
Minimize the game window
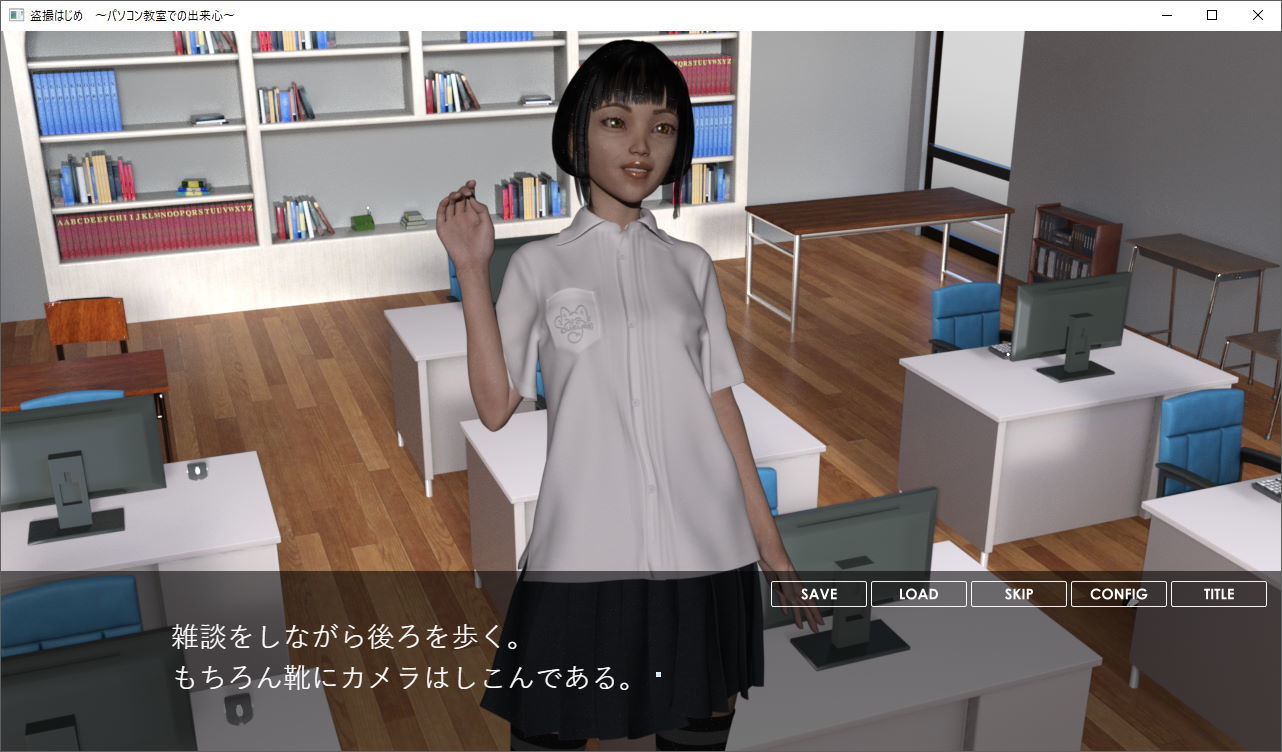tap(1165, 15)
